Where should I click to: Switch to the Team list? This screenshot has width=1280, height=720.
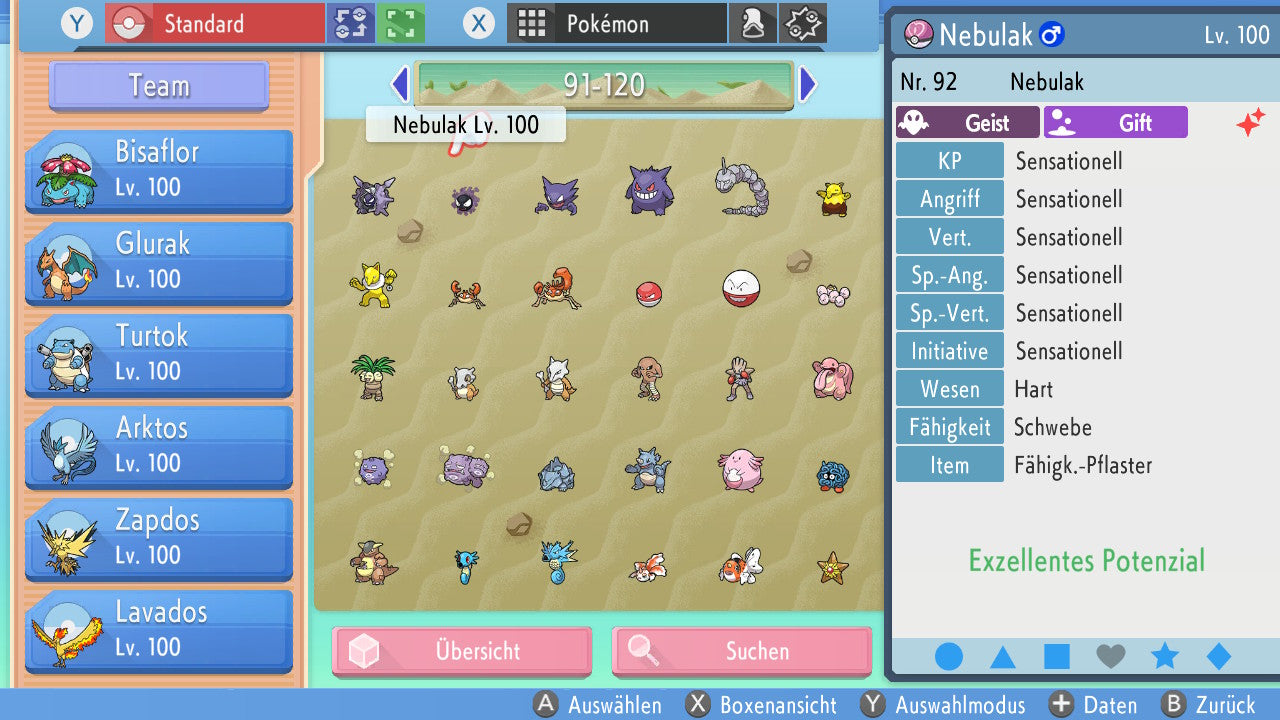[x=157, y=86]
